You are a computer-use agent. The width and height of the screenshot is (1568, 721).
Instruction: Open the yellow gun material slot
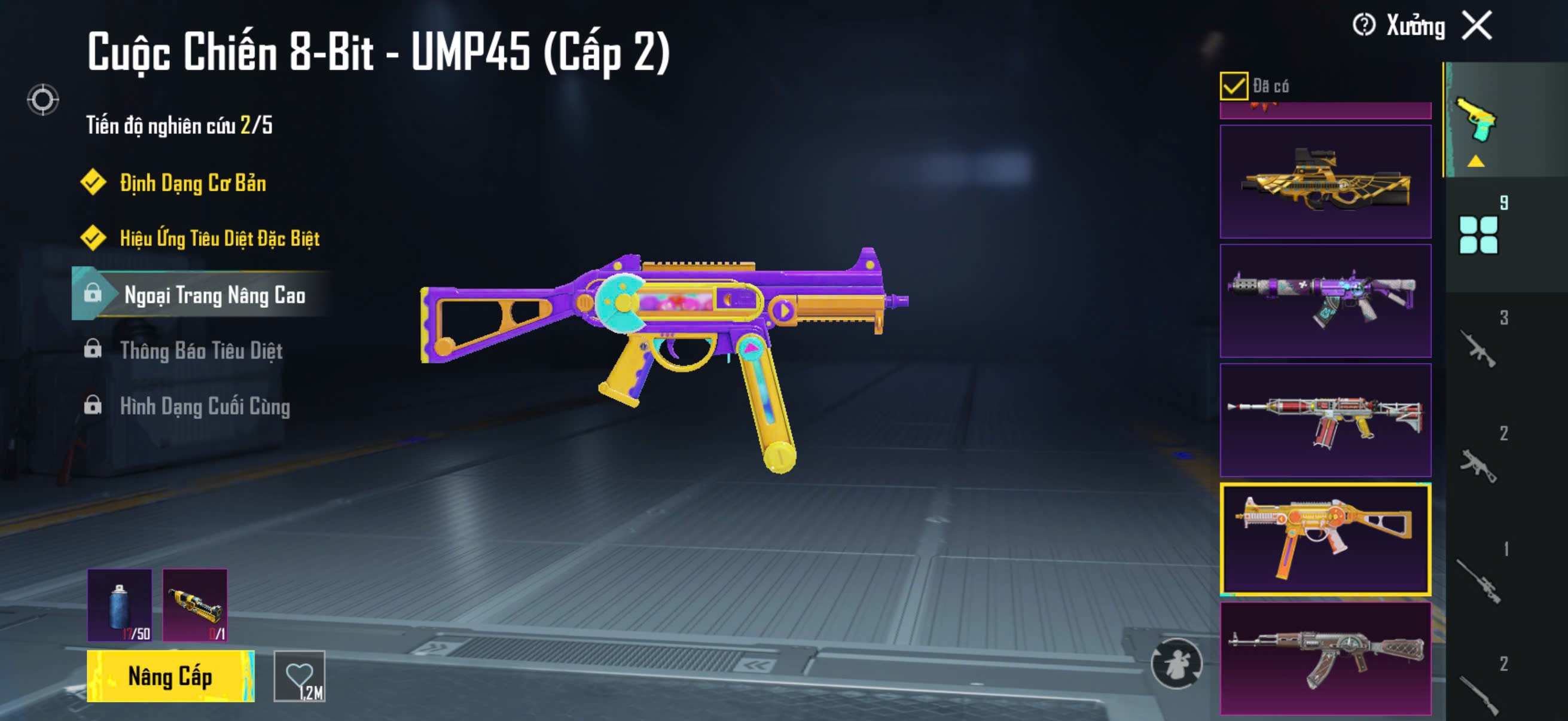point(195,605)
